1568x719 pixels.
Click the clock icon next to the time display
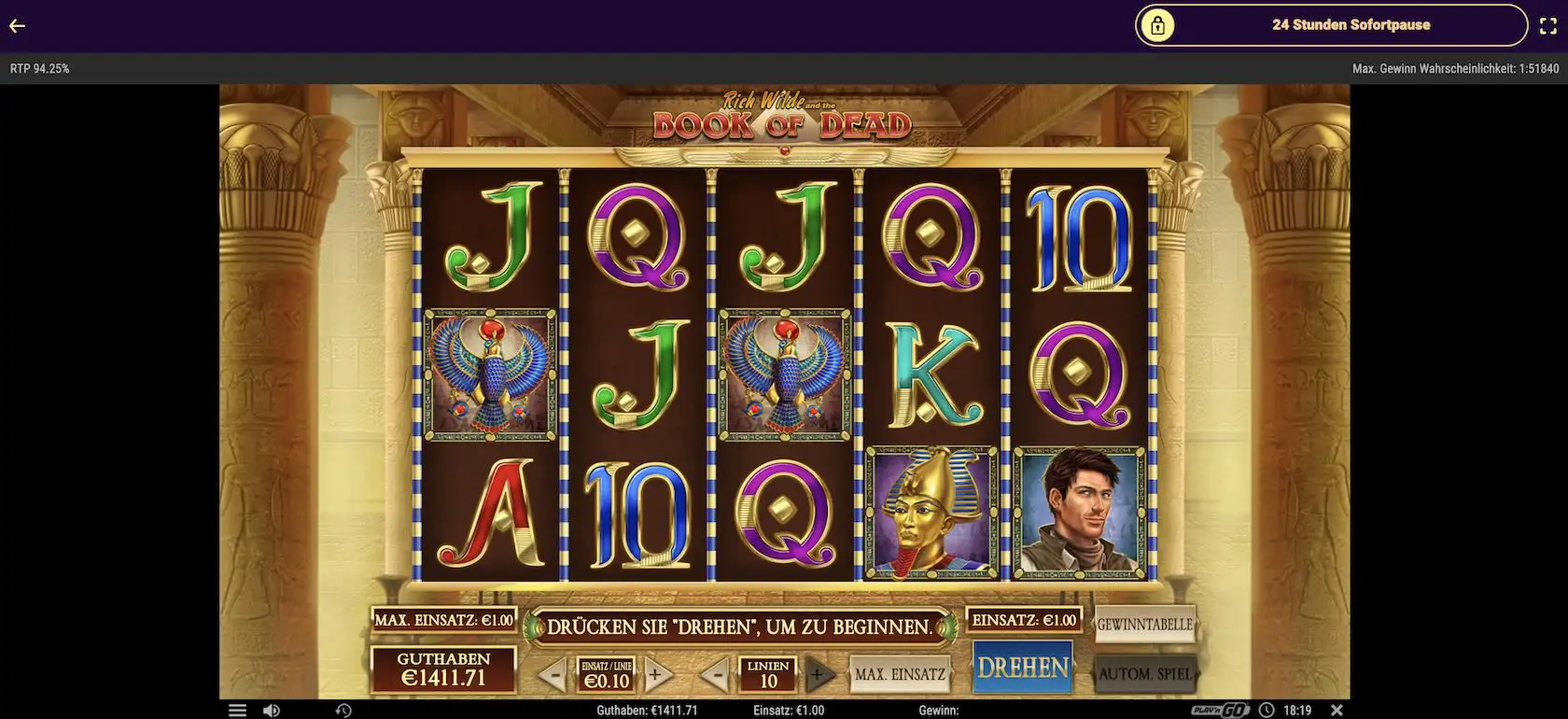point(1266,710)
